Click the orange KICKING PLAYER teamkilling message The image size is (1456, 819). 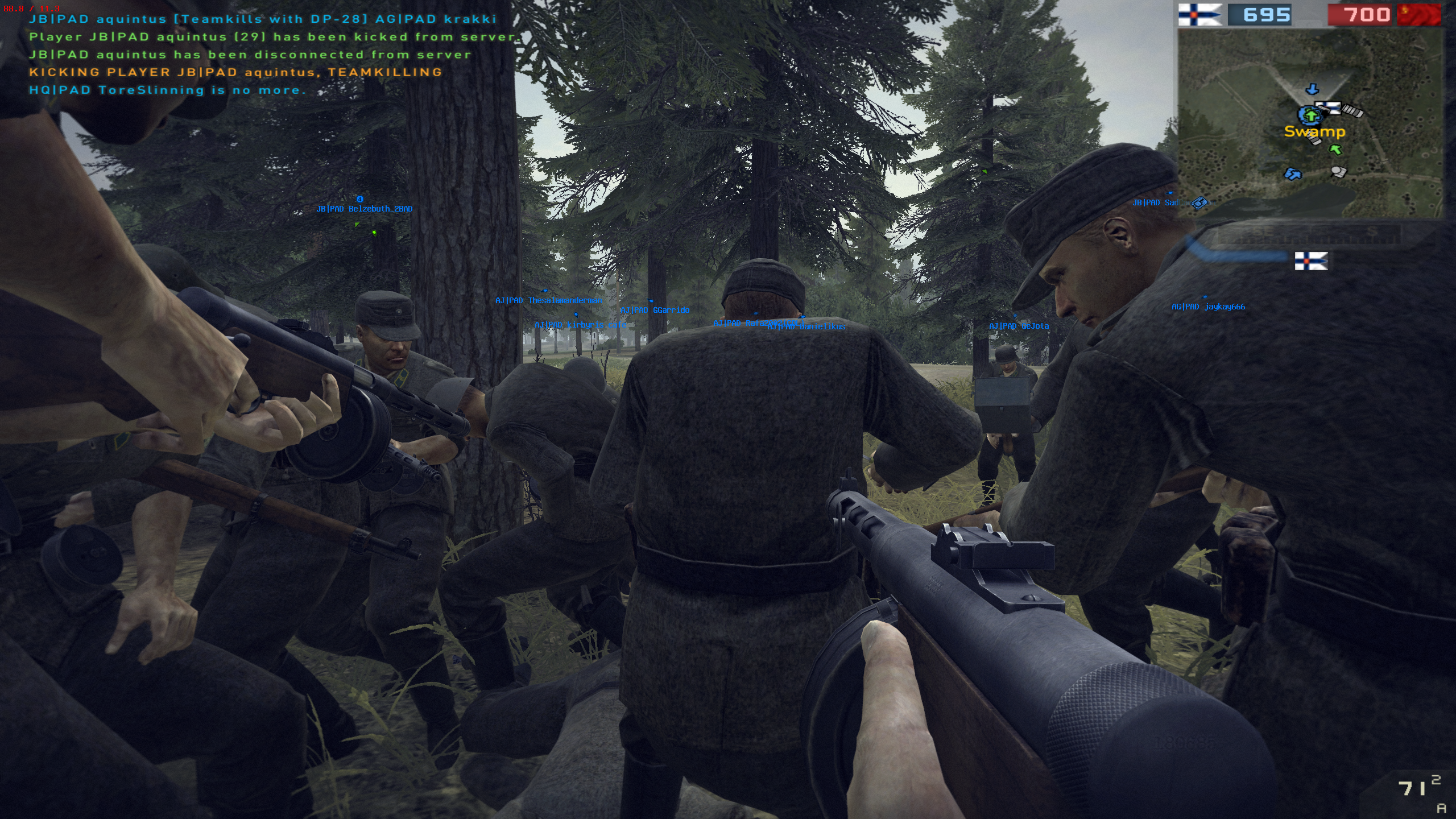(235, 72)
